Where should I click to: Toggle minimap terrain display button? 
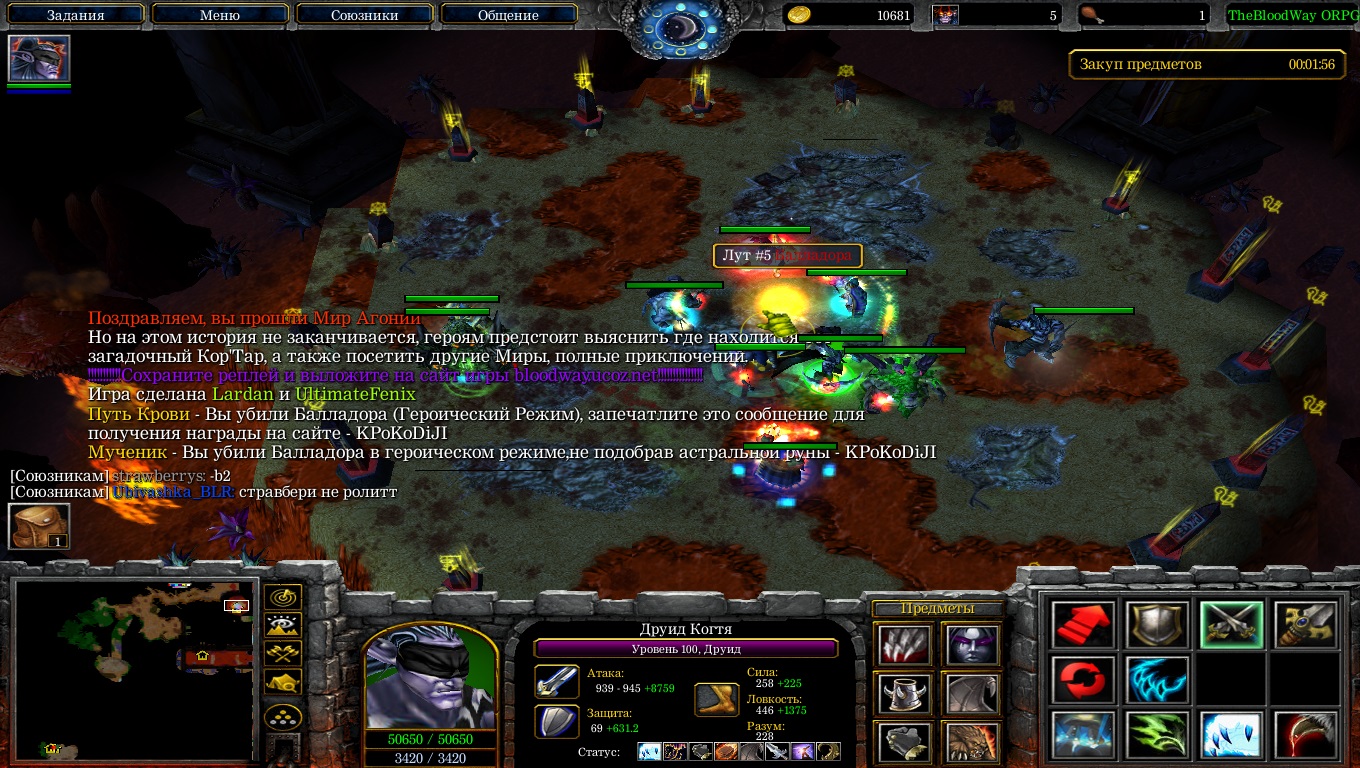click(283, 627)
